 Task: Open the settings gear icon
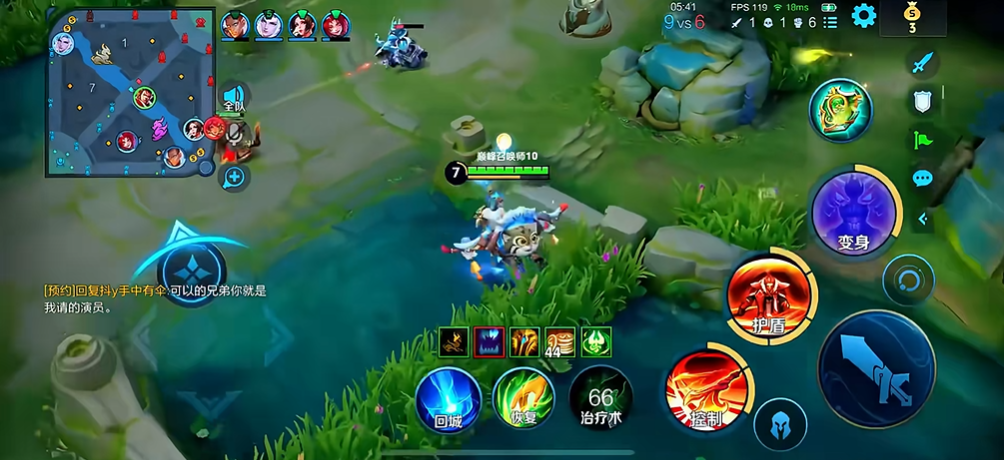click(863, 15)
